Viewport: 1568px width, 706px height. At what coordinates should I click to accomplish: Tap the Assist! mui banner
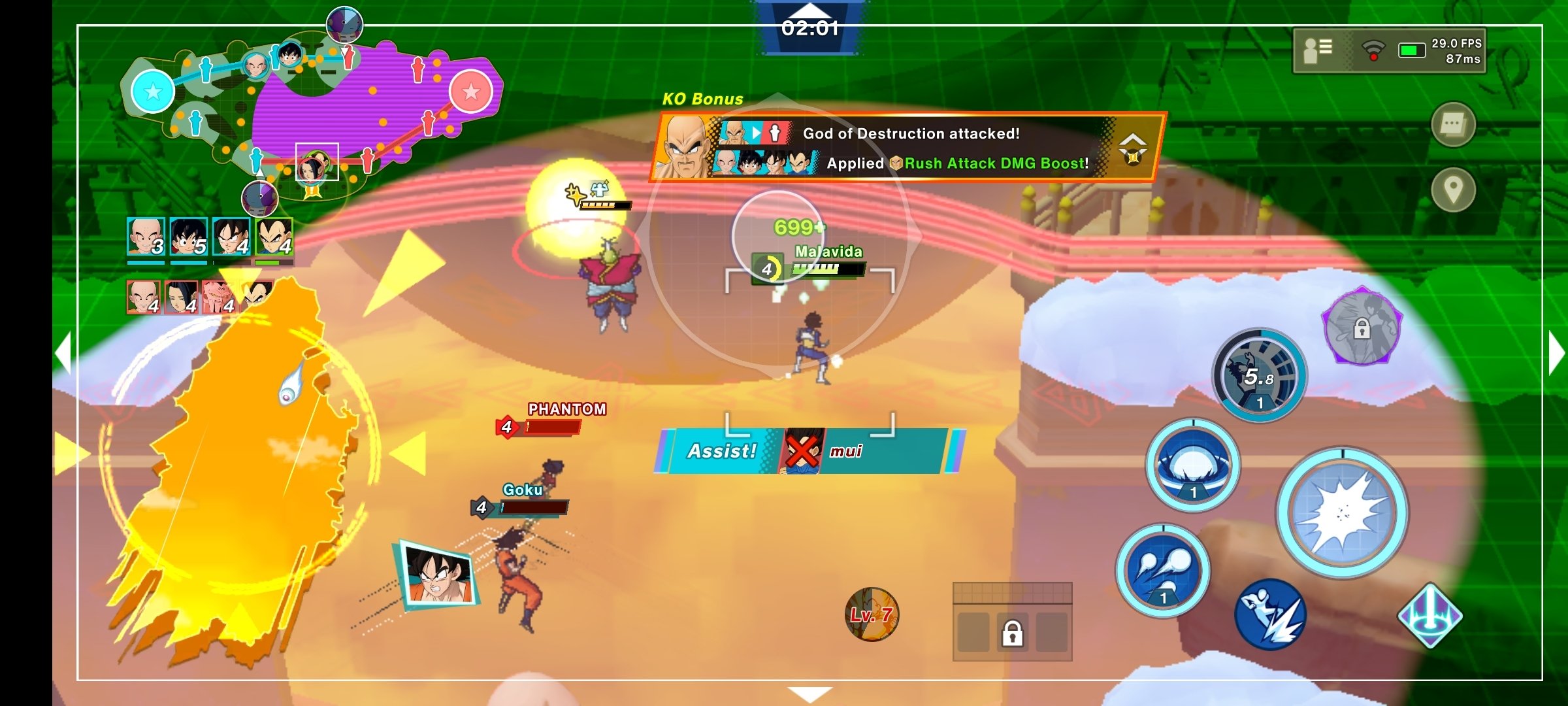click(809, 451)
